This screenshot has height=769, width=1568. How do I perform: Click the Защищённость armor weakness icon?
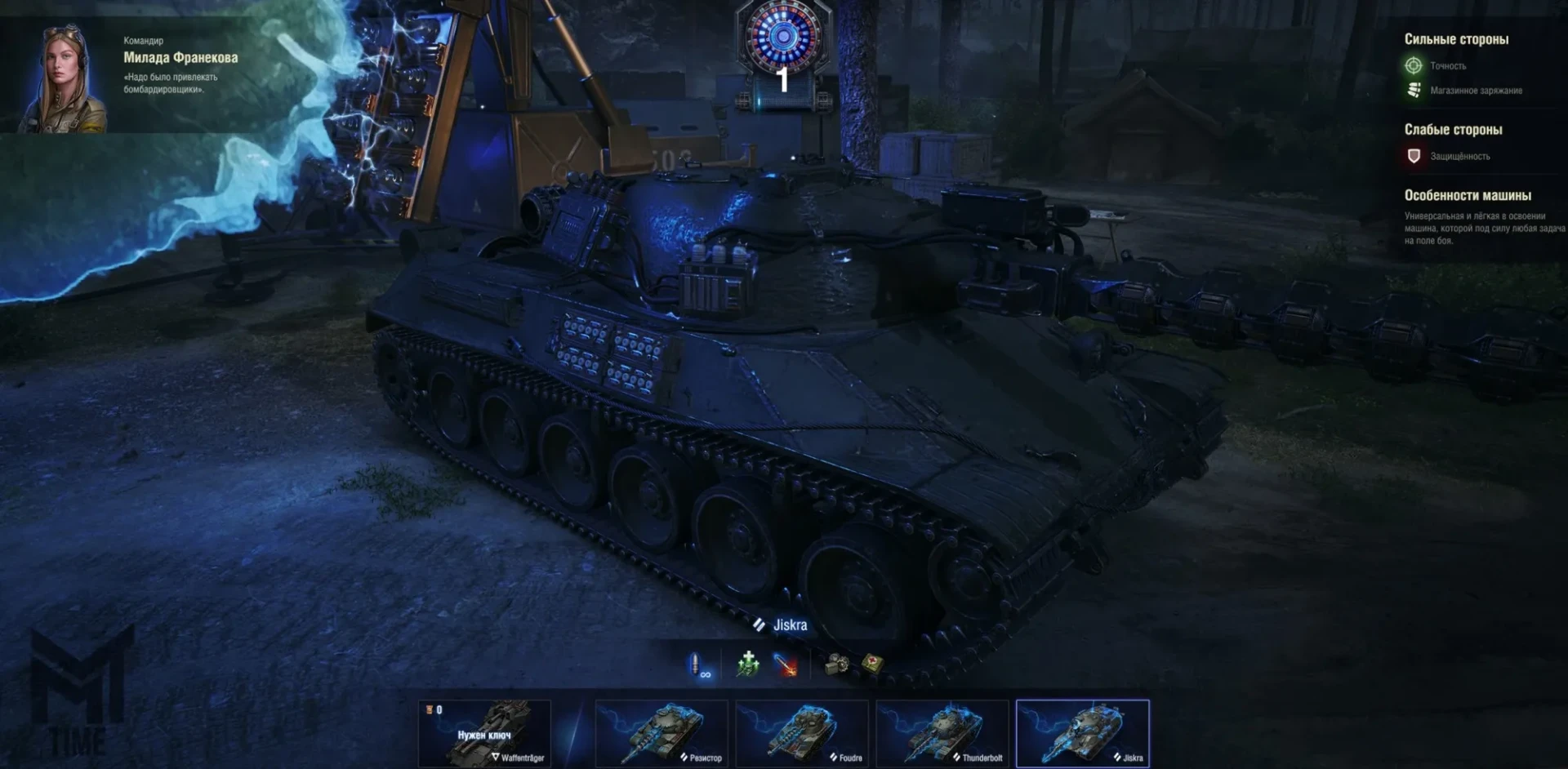pyautogui.click(x=1414, y=156)
